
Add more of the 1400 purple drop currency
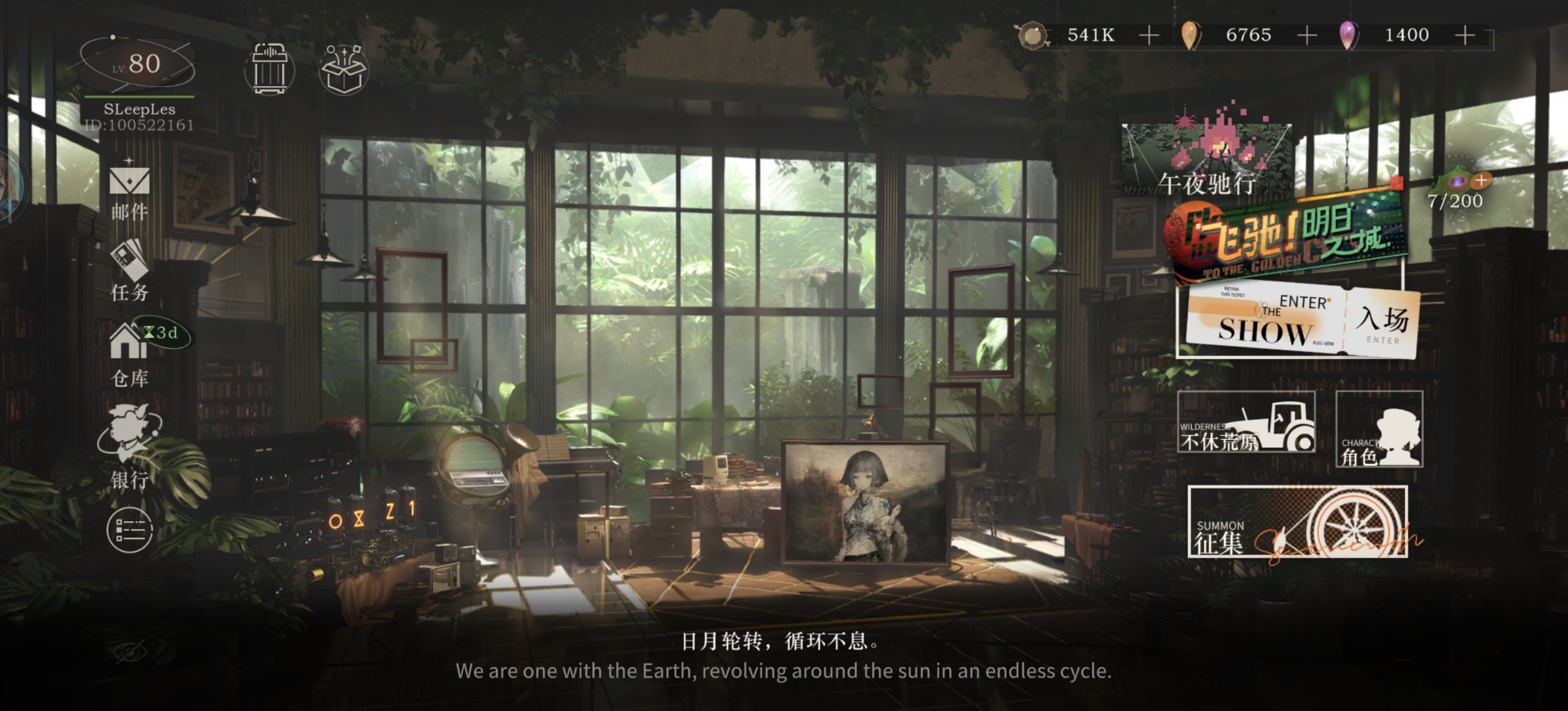(1465, 35)
